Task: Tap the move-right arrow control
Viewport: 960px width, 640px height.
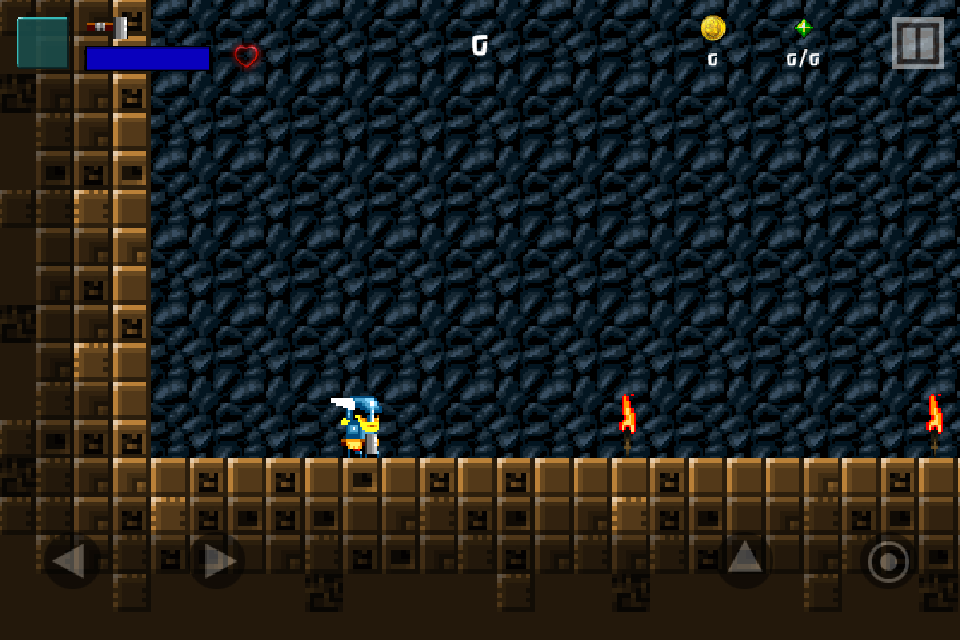Action: tap(218, 560)
